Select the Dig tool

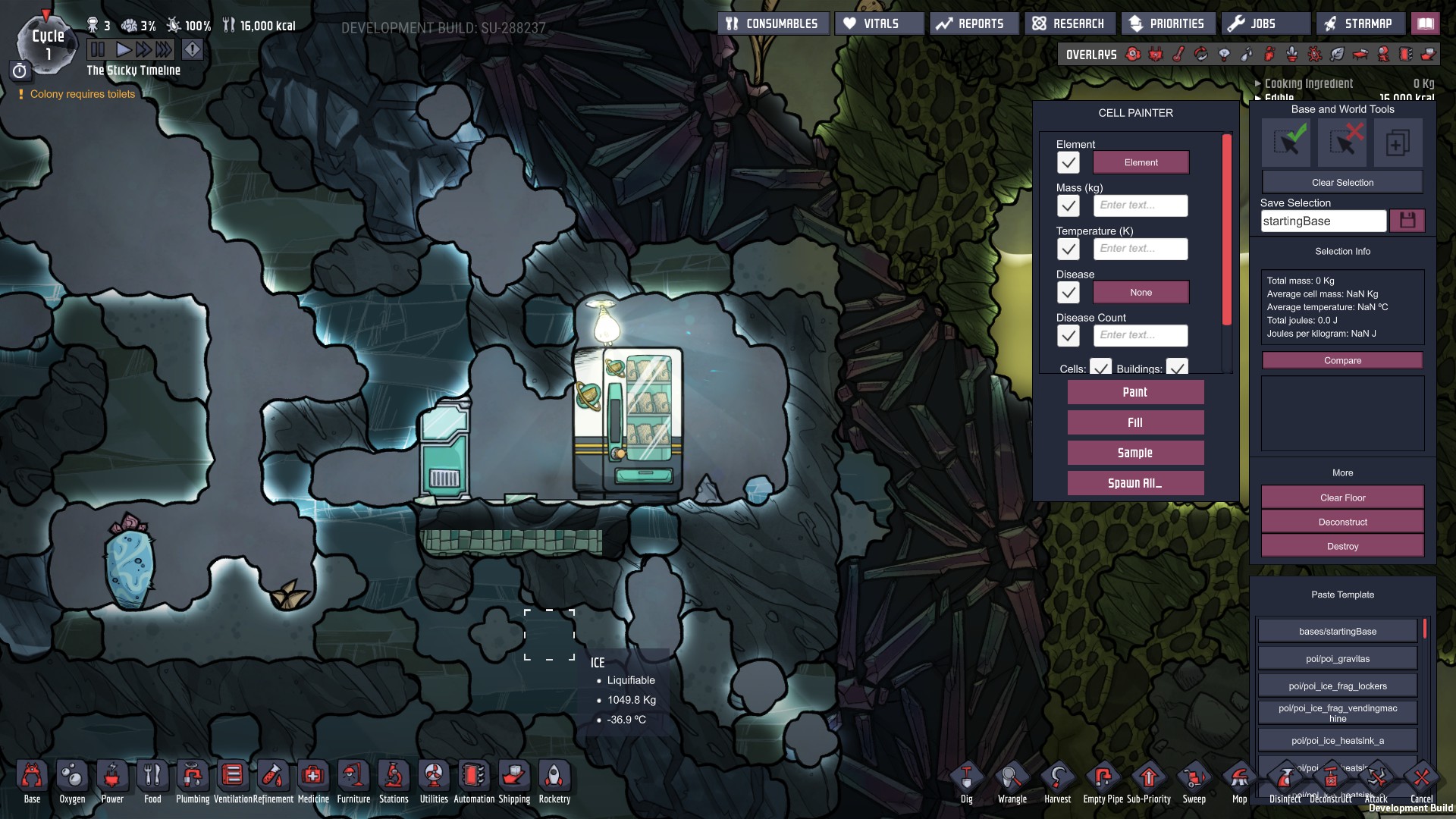pos(966,781)
